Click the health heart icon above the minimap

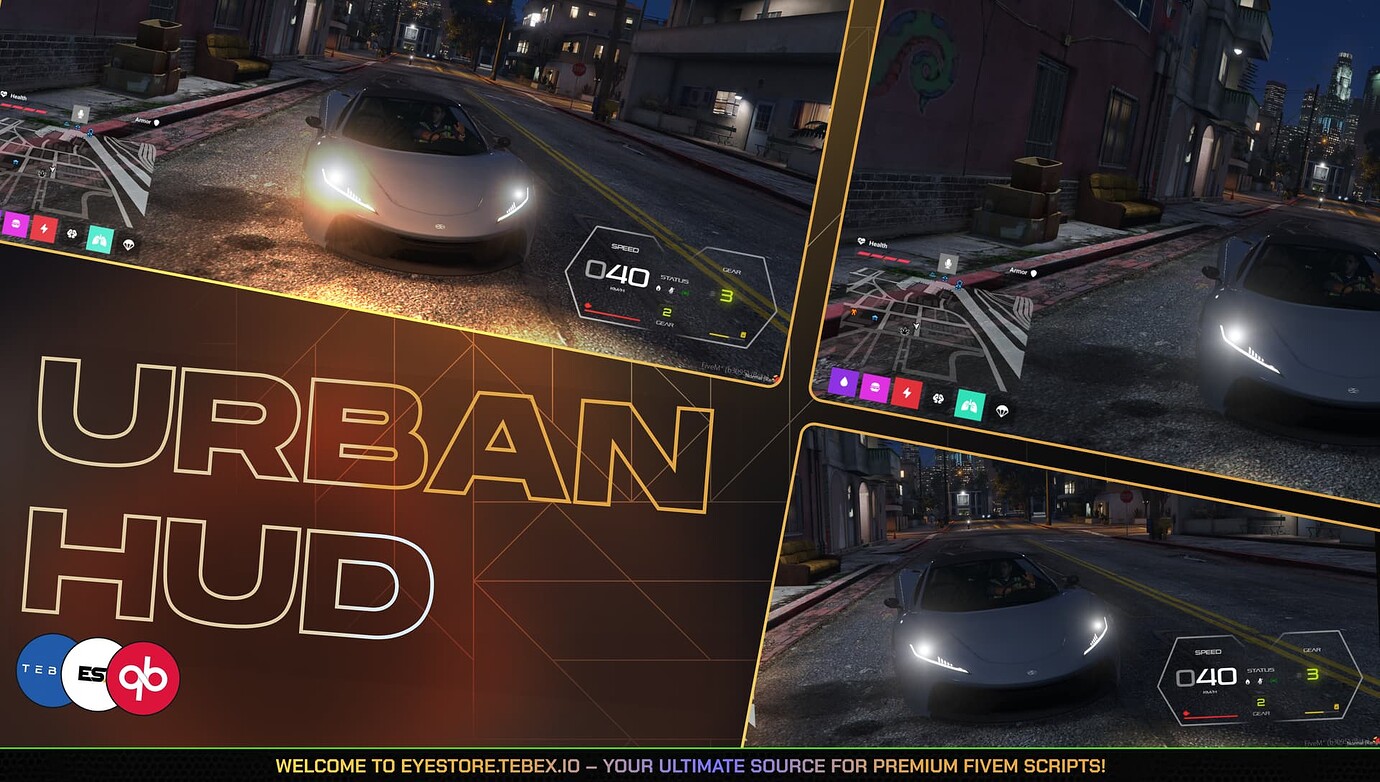861,242
